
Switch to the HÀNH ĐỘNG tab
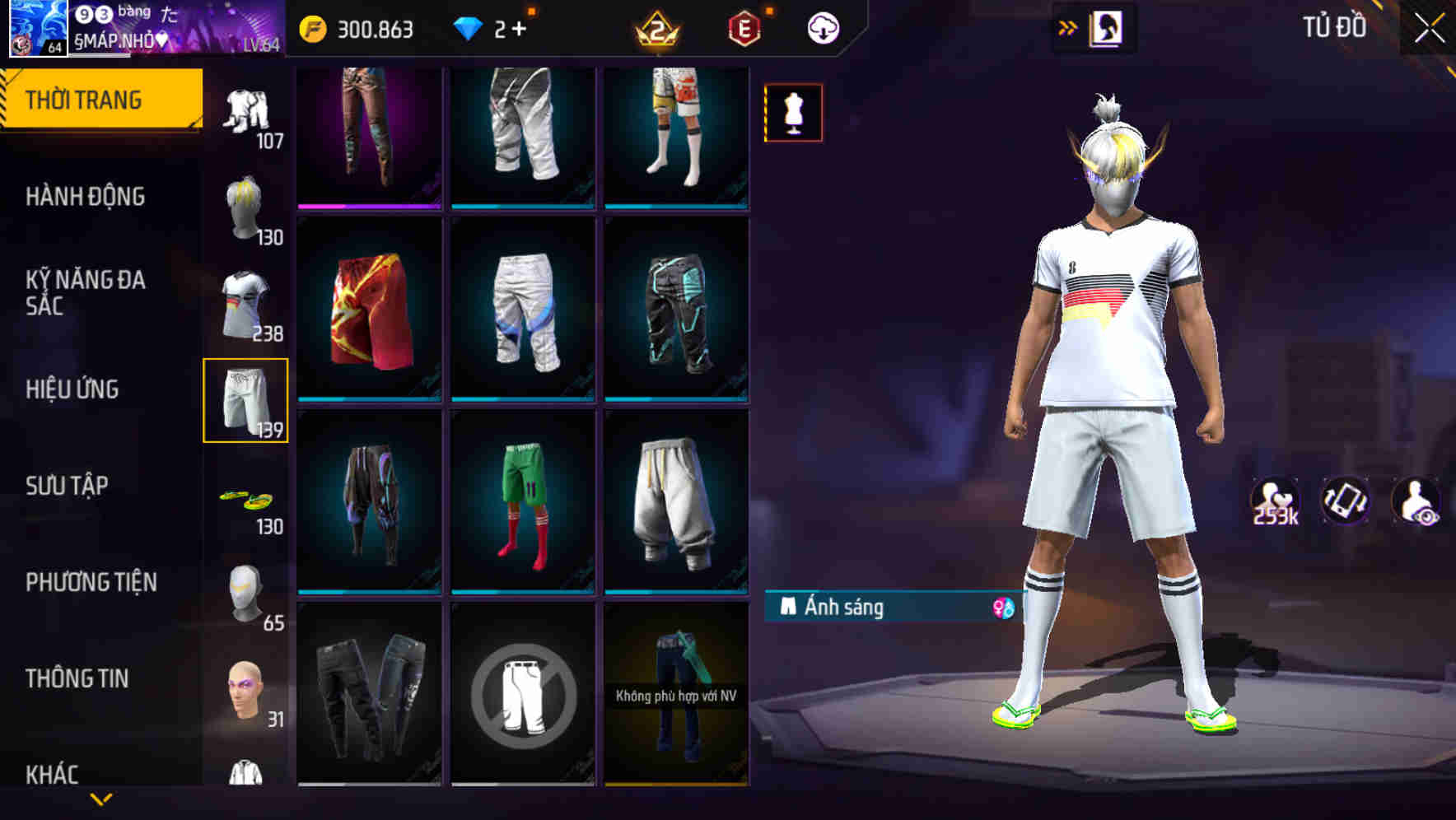pos(85,196)
